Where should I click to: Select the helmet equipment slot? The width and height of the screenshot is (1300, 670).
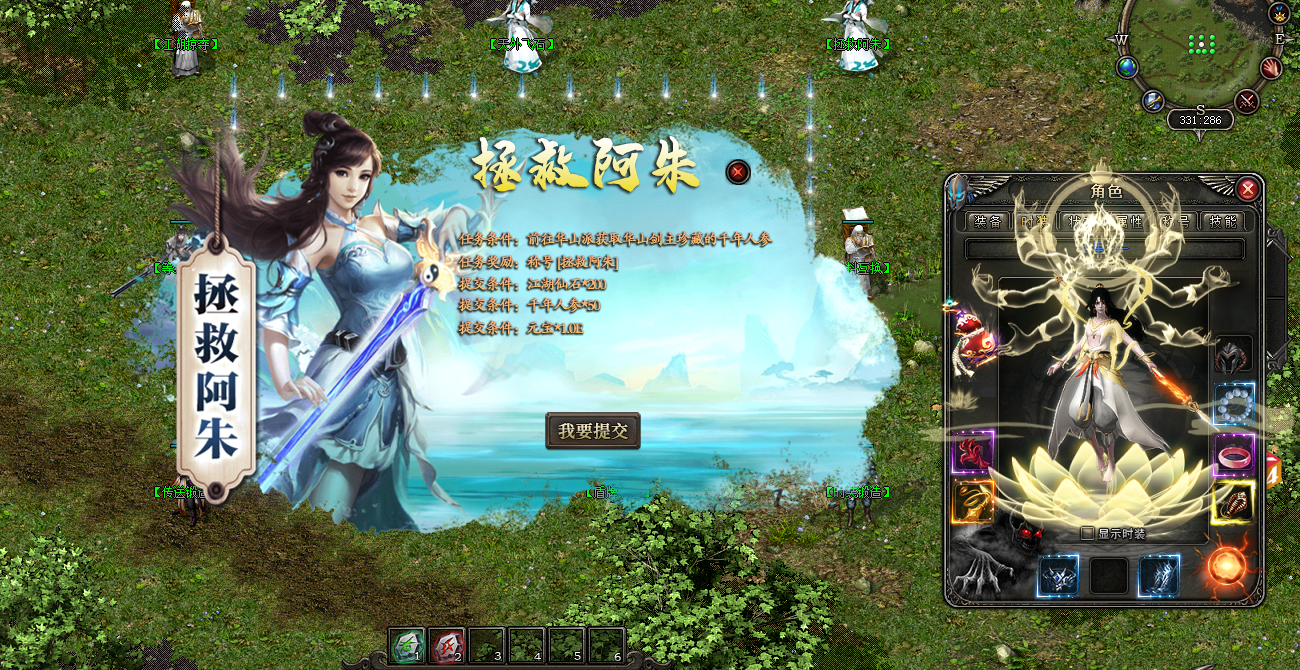pos(1233,356)
